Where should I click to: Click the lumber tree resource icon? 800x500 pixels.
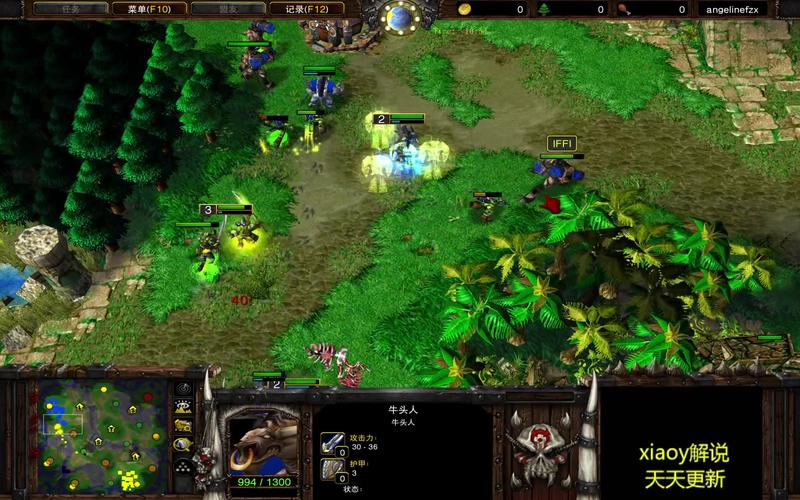pyautogui.click(x=544, y=9)
